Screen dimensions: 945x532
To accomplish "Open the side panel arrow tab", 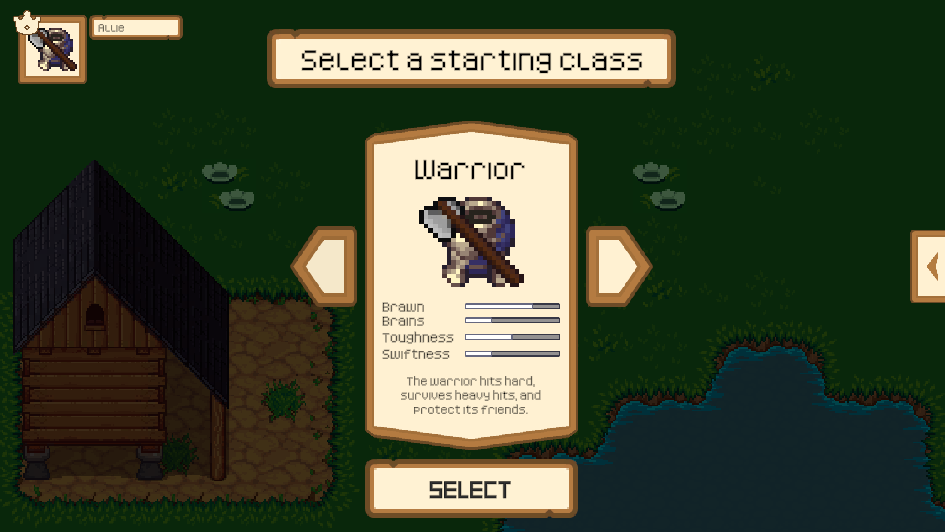I will [x=929, y=266].
